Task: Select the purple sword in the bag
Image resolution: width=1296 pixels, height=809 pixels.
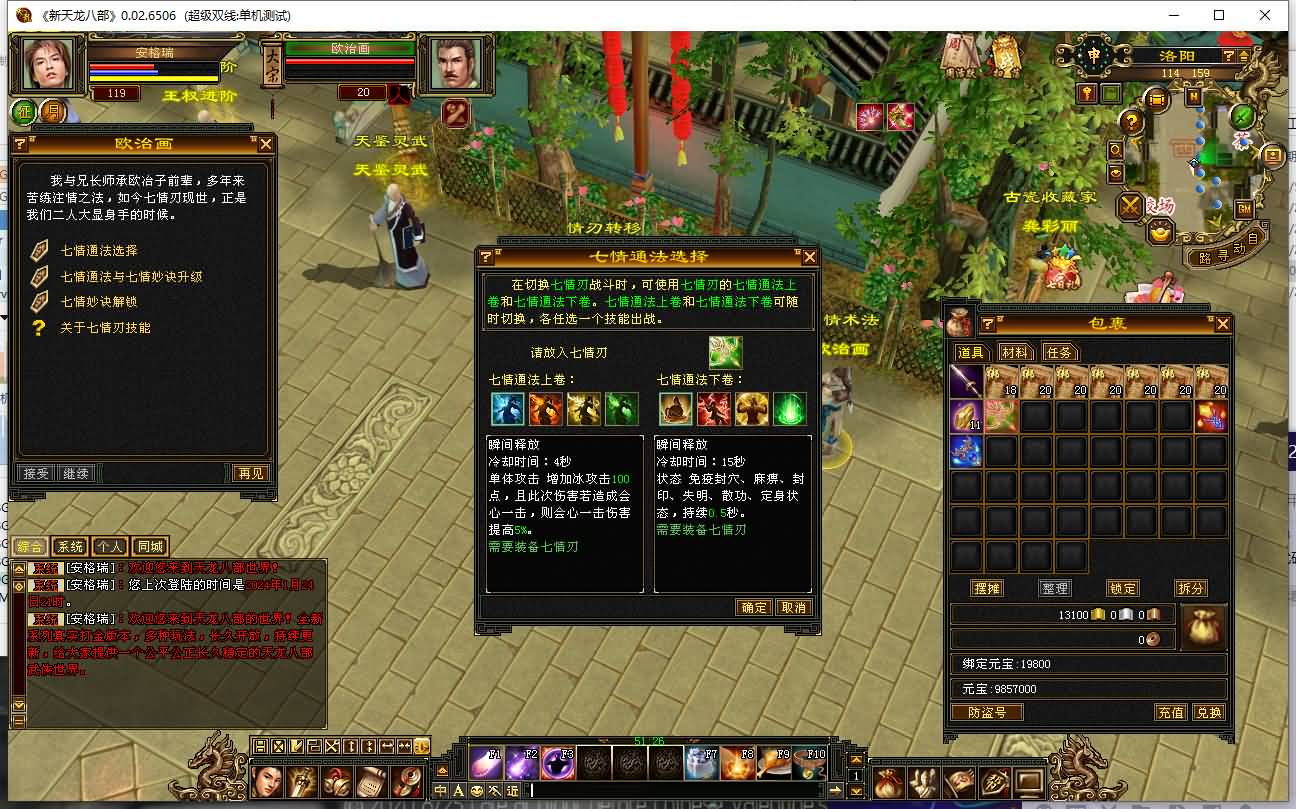Action: point(967,382)
